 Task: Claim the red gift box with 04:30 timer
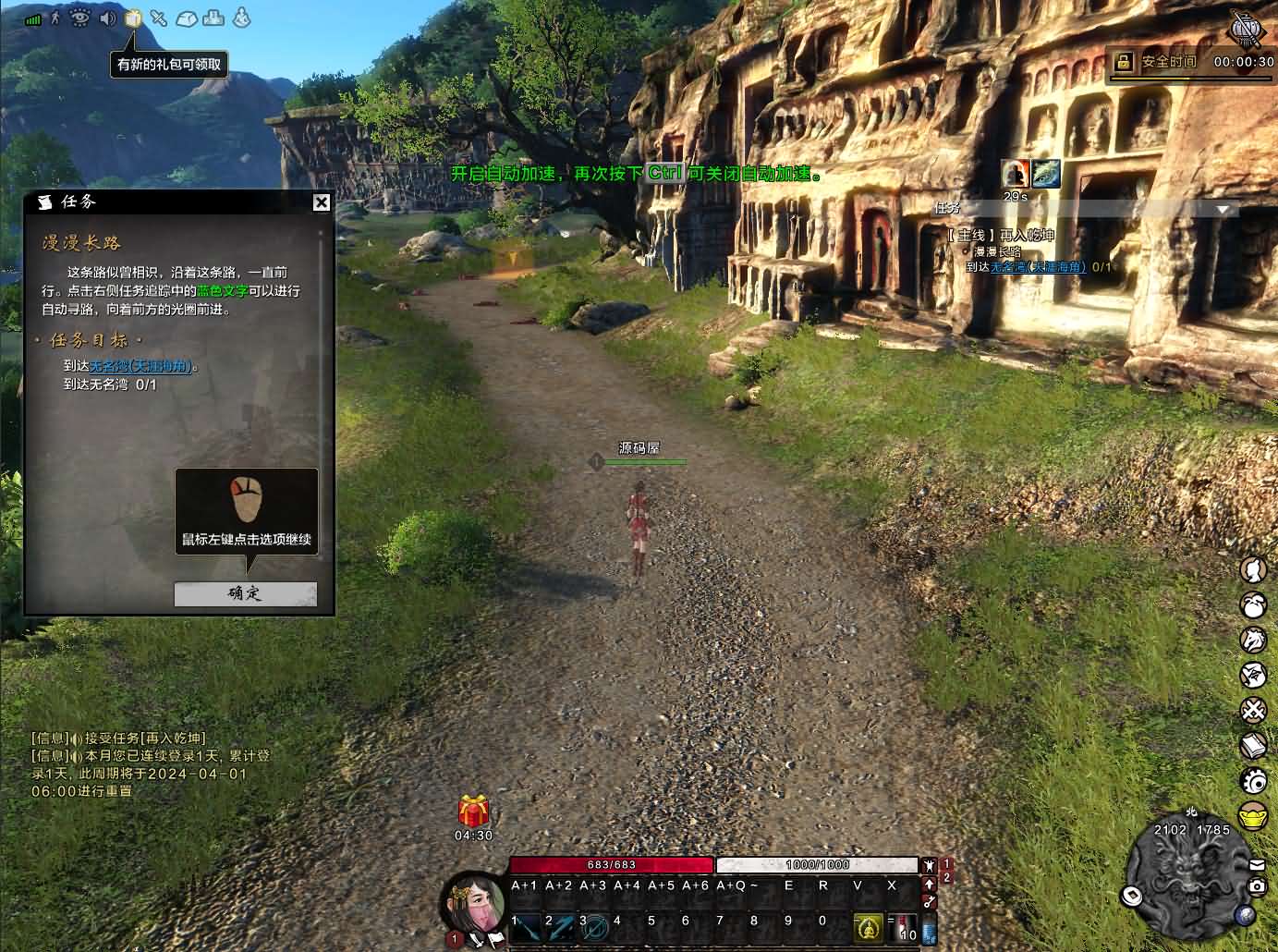coord(473,812)
